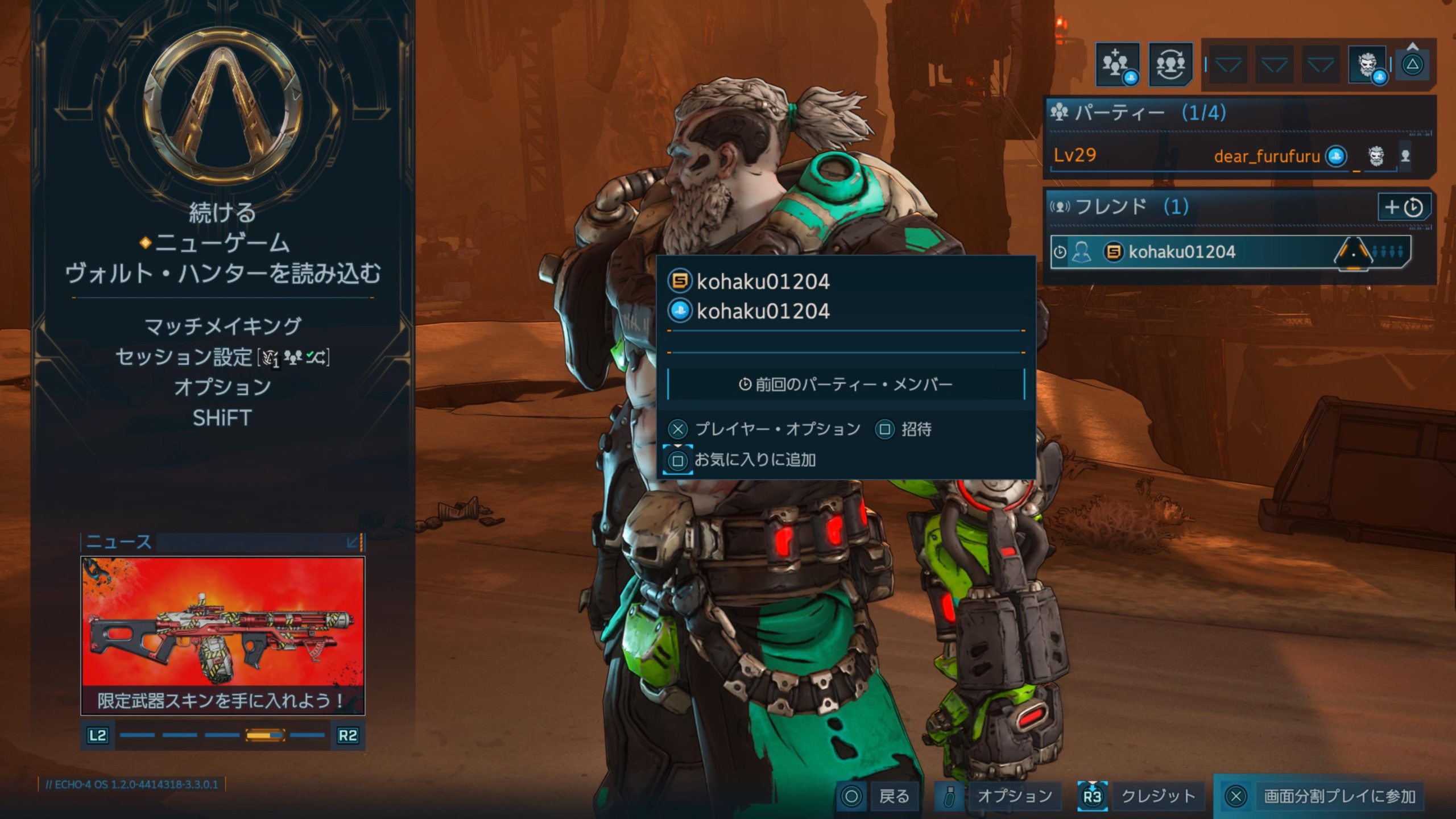This screenshot has height=819, width=1456.
Task: Expand the ニュース news panel arrow
Action: tap(353, 542)
